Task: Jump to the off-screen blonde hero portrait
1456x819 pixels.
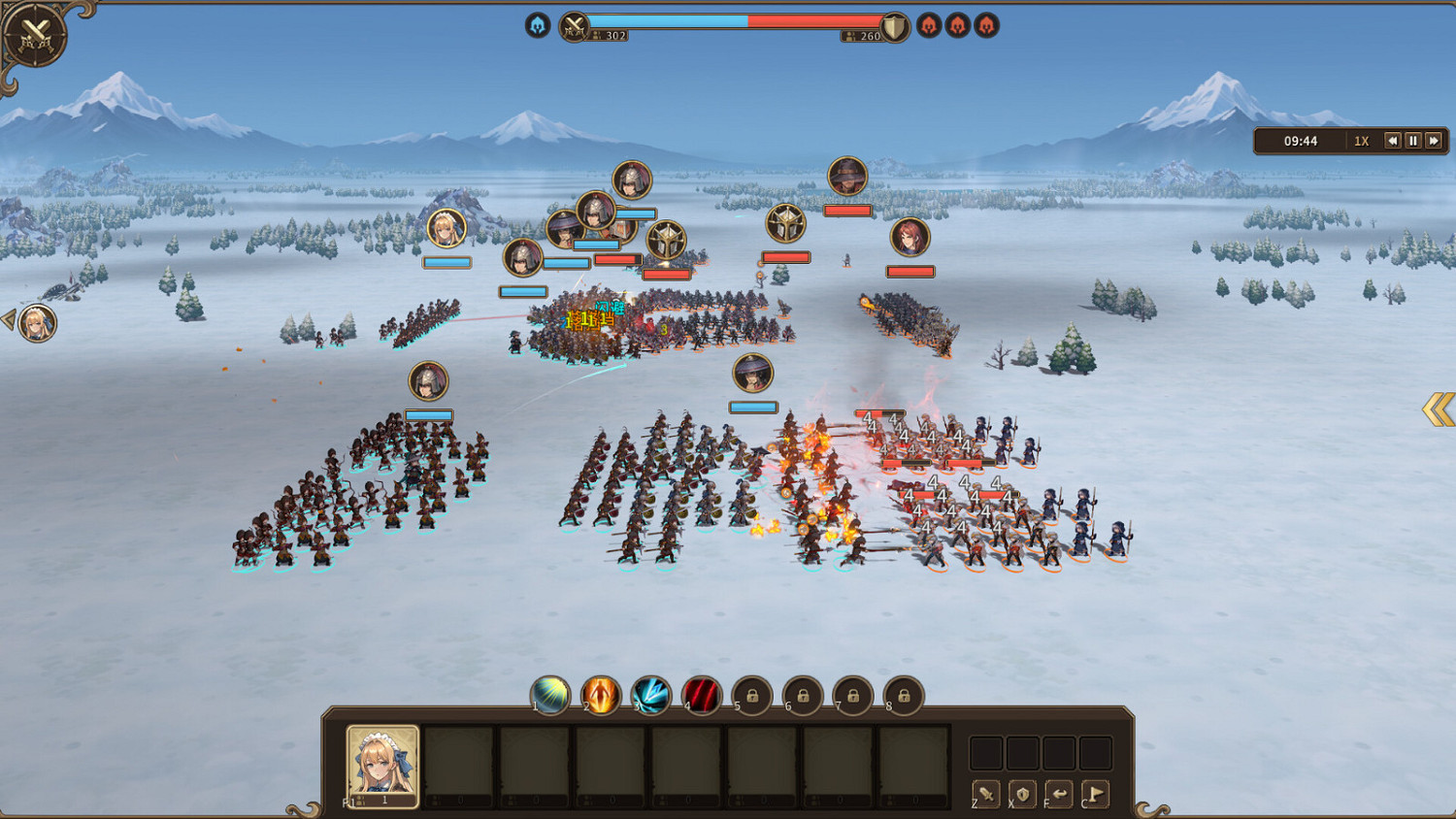Action: [37, 323]
